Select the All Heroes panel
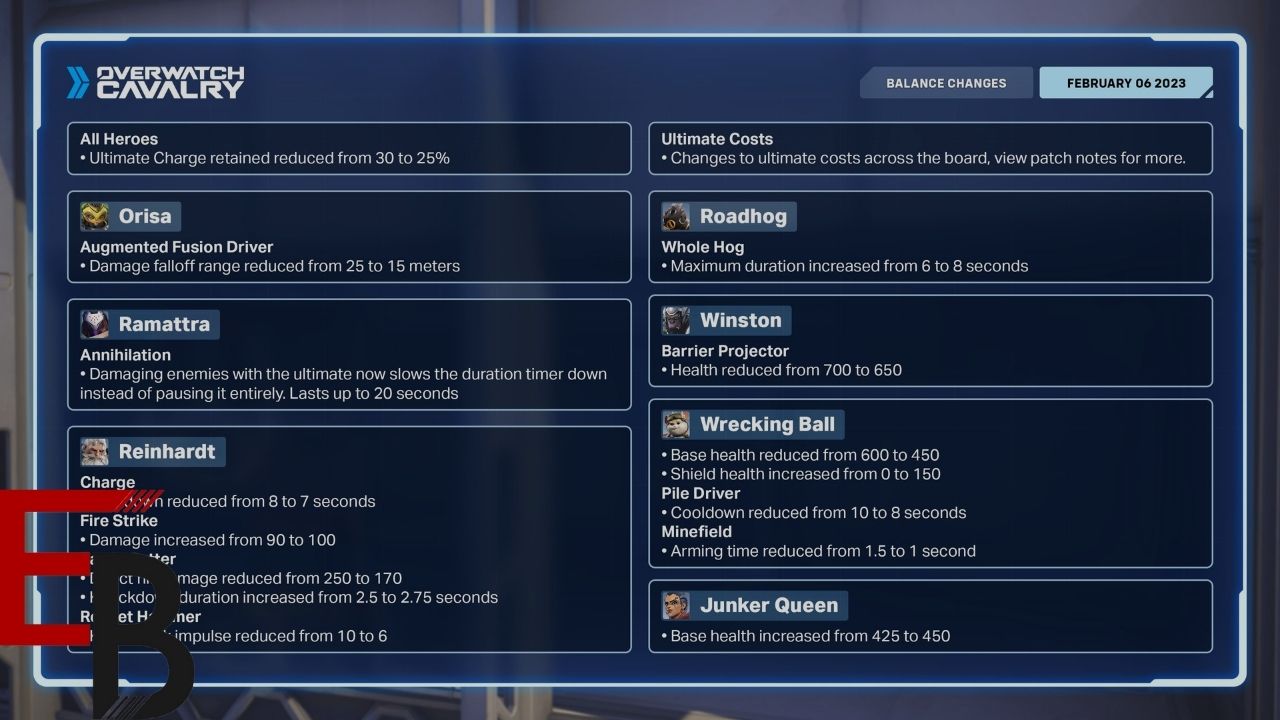The image size is (1280, 720). coord(349,148)
